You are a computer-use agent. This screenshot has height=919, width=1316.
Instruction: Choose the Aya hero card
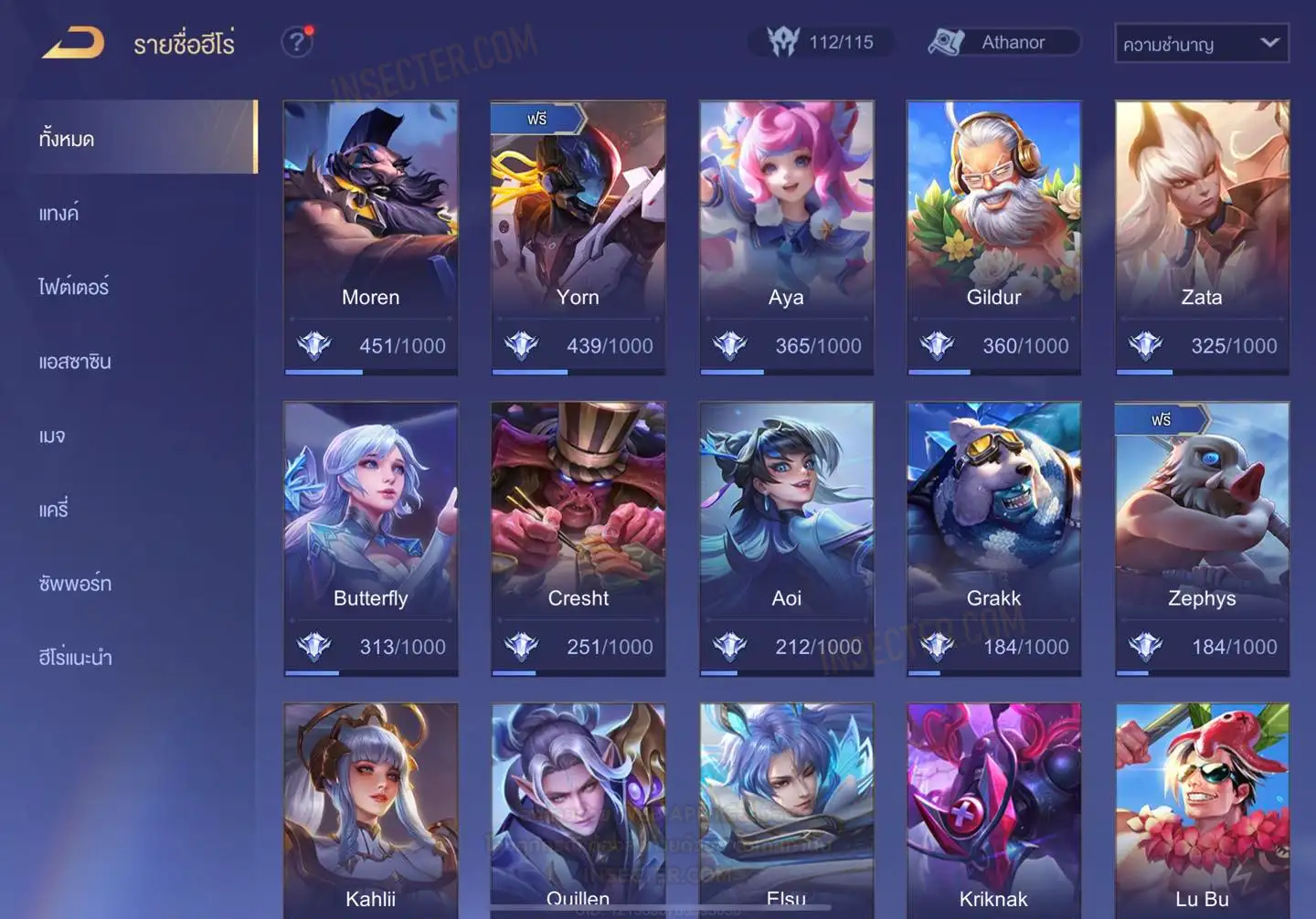(x=786, y=237)
